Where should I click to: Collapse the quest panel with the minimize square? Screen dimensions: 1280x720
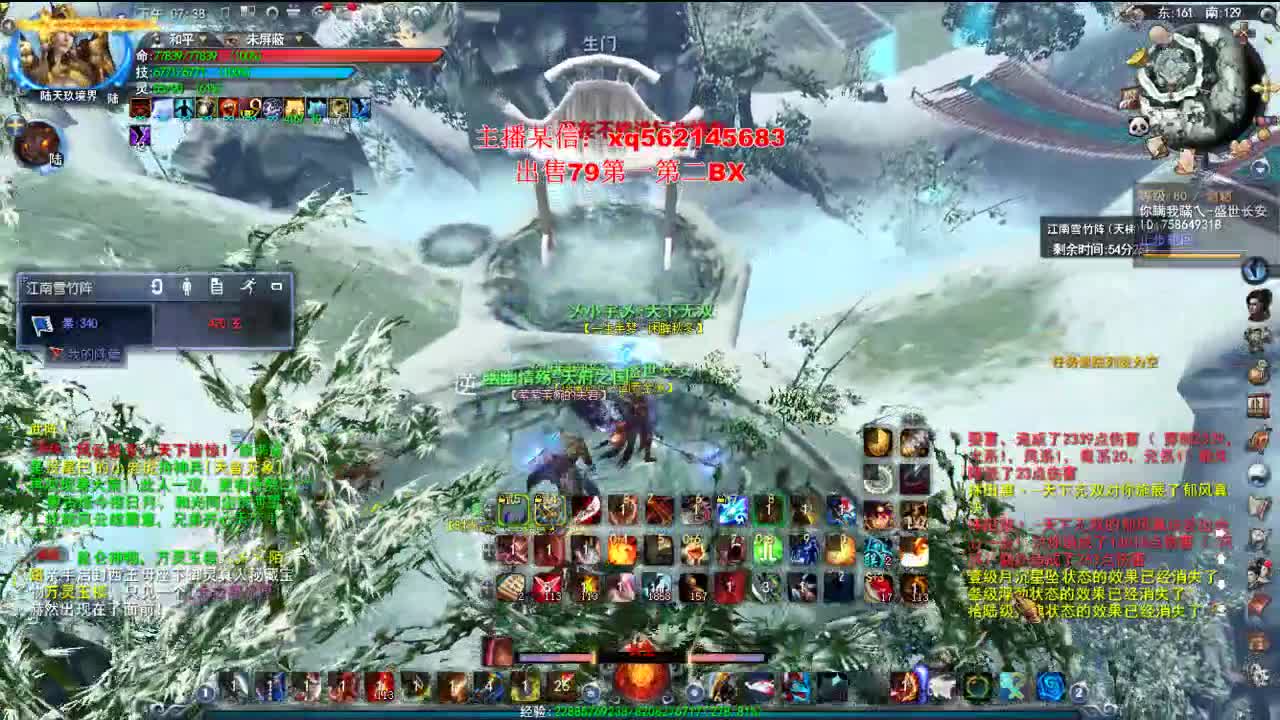pos(278,286)
